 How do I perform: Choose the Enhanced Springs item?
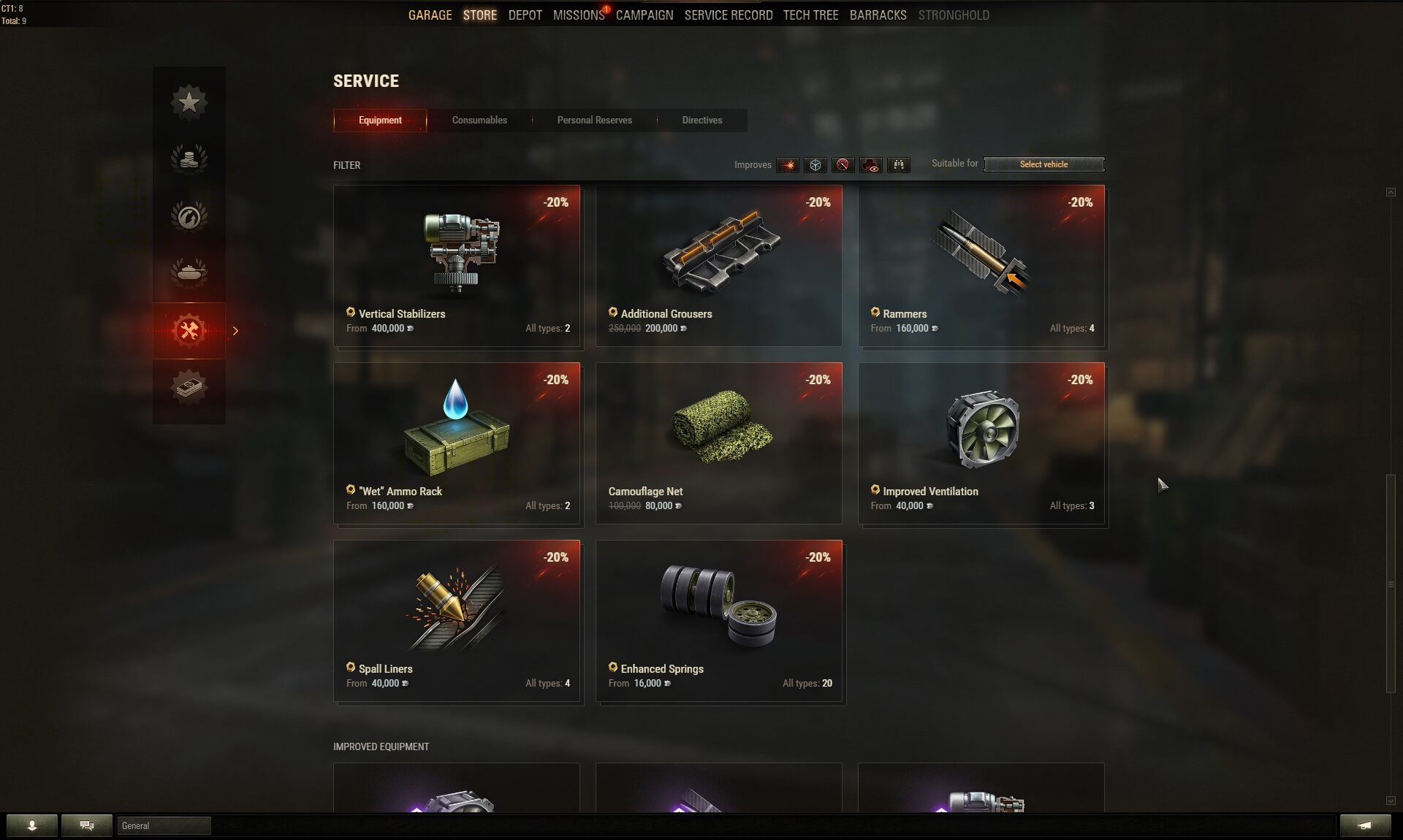[718, 621]
